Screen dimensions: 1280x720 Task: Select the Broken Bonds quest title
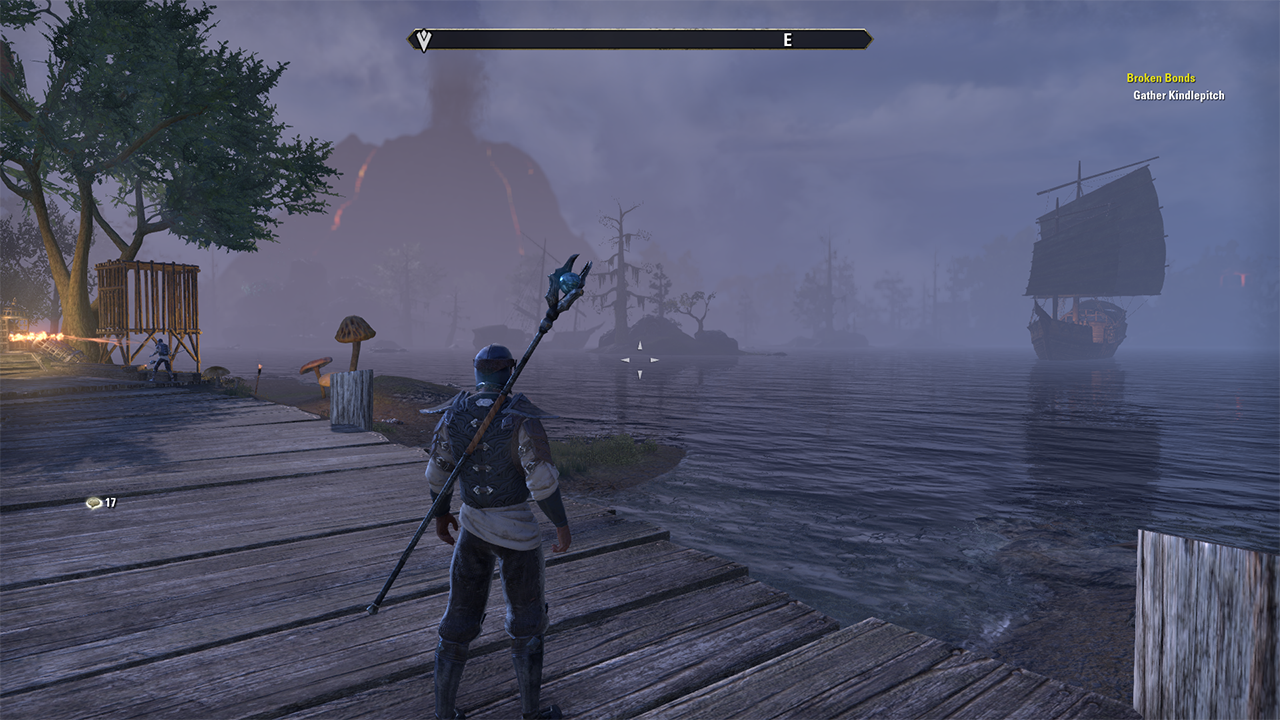coord(1160,78)
